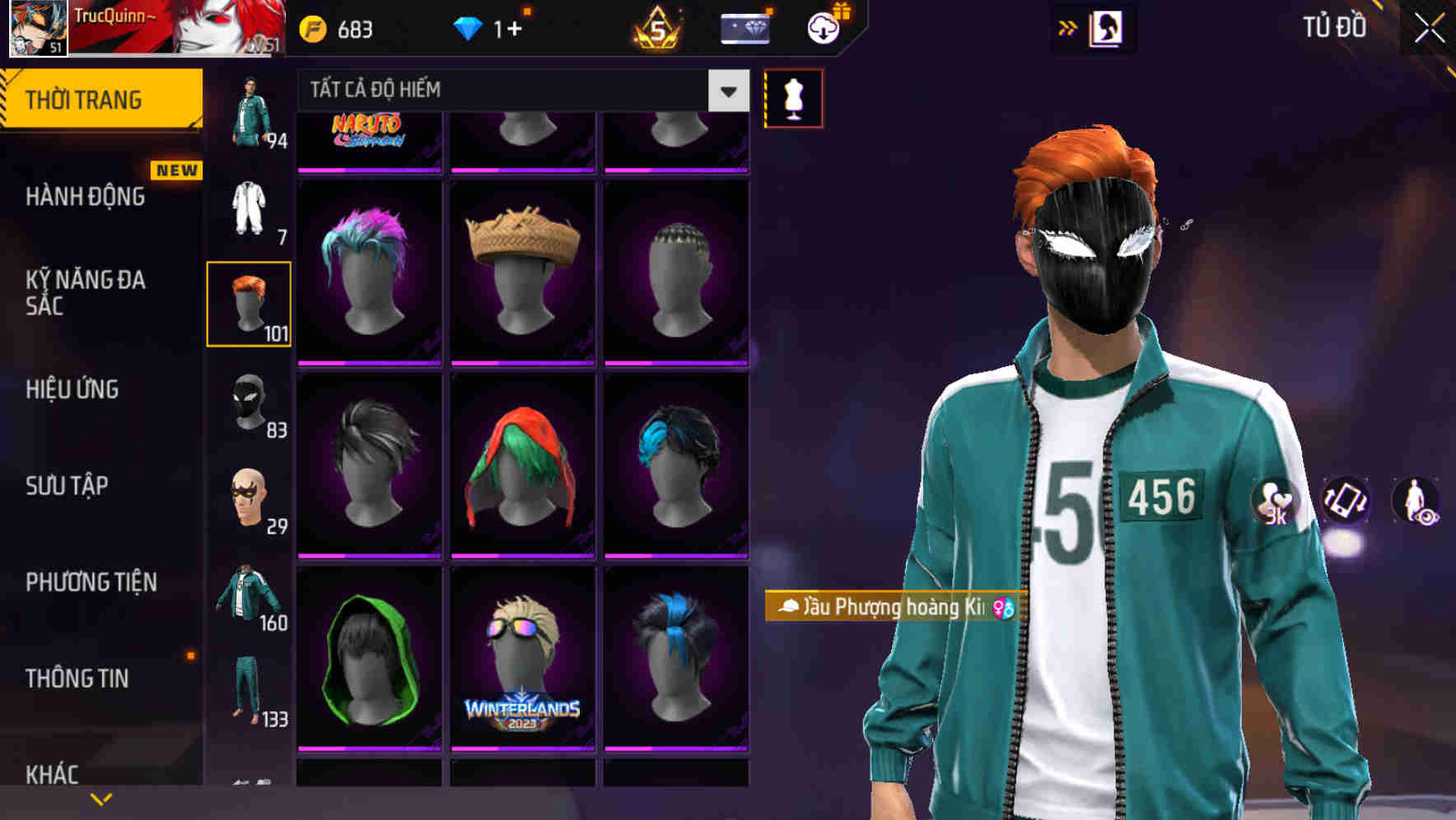This screenshot has height=820, width=1456.
Task: Select the full-body outfit icon showing 94
Action: click(x=249, y=107)
